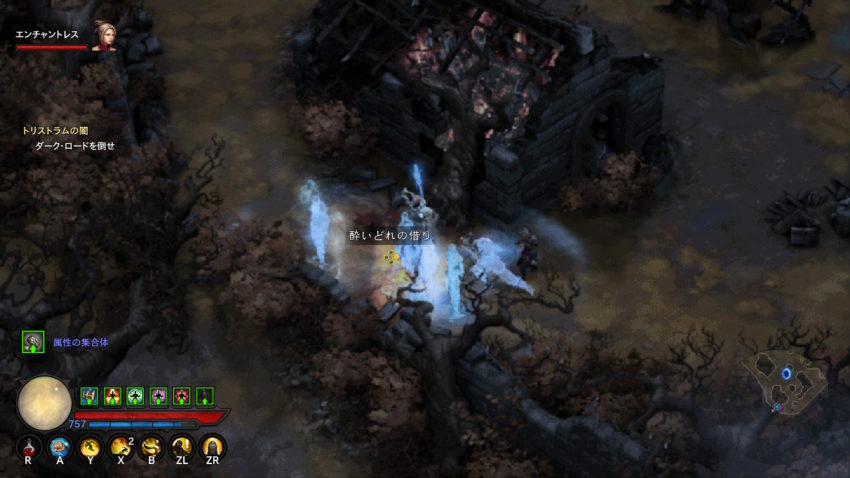Inspect the green glowing figure buff icon
The image size is (850, 478).
(135, 396)
